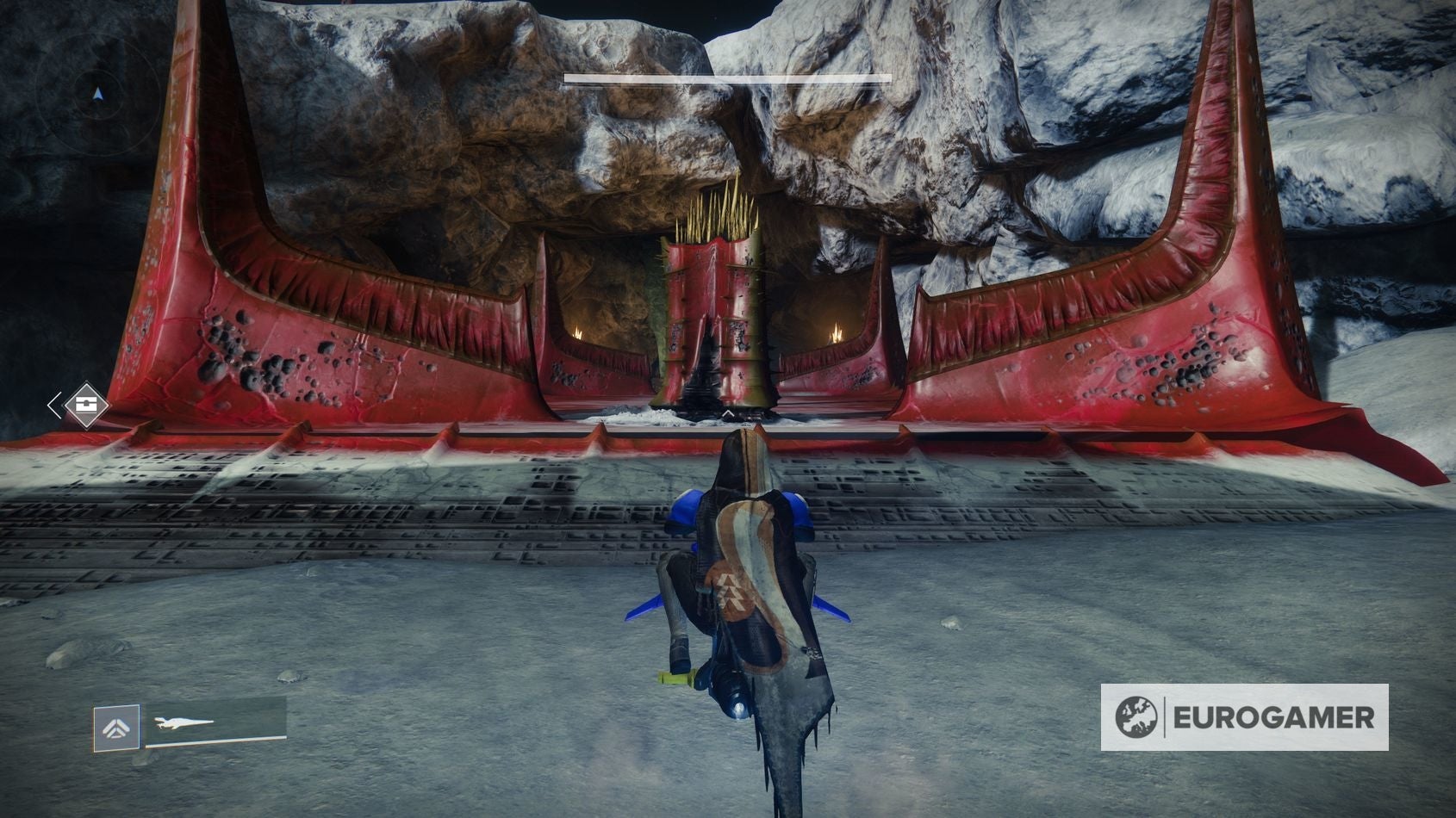Click the waypoint caret above the sparrow
Viewport: 1456px width, 818px height.
tap(728, 412)
